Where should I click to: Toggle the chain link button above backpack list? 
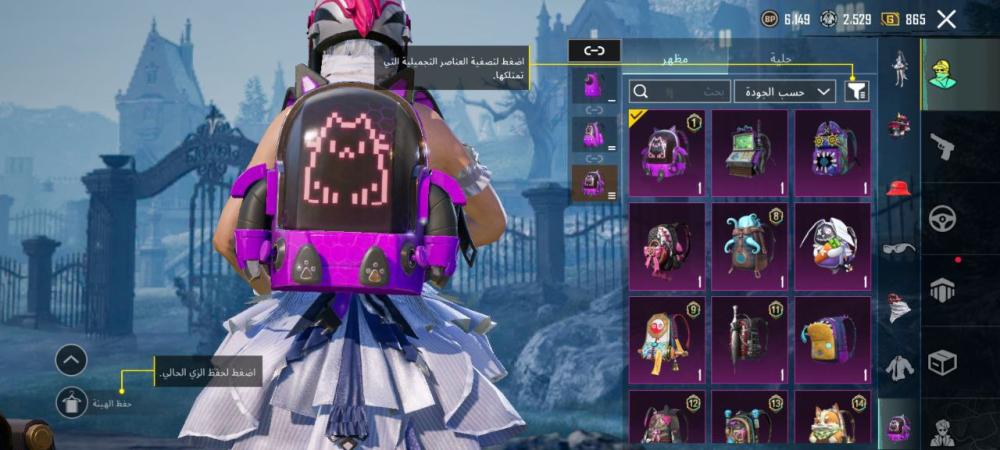(x=594, y=50)
